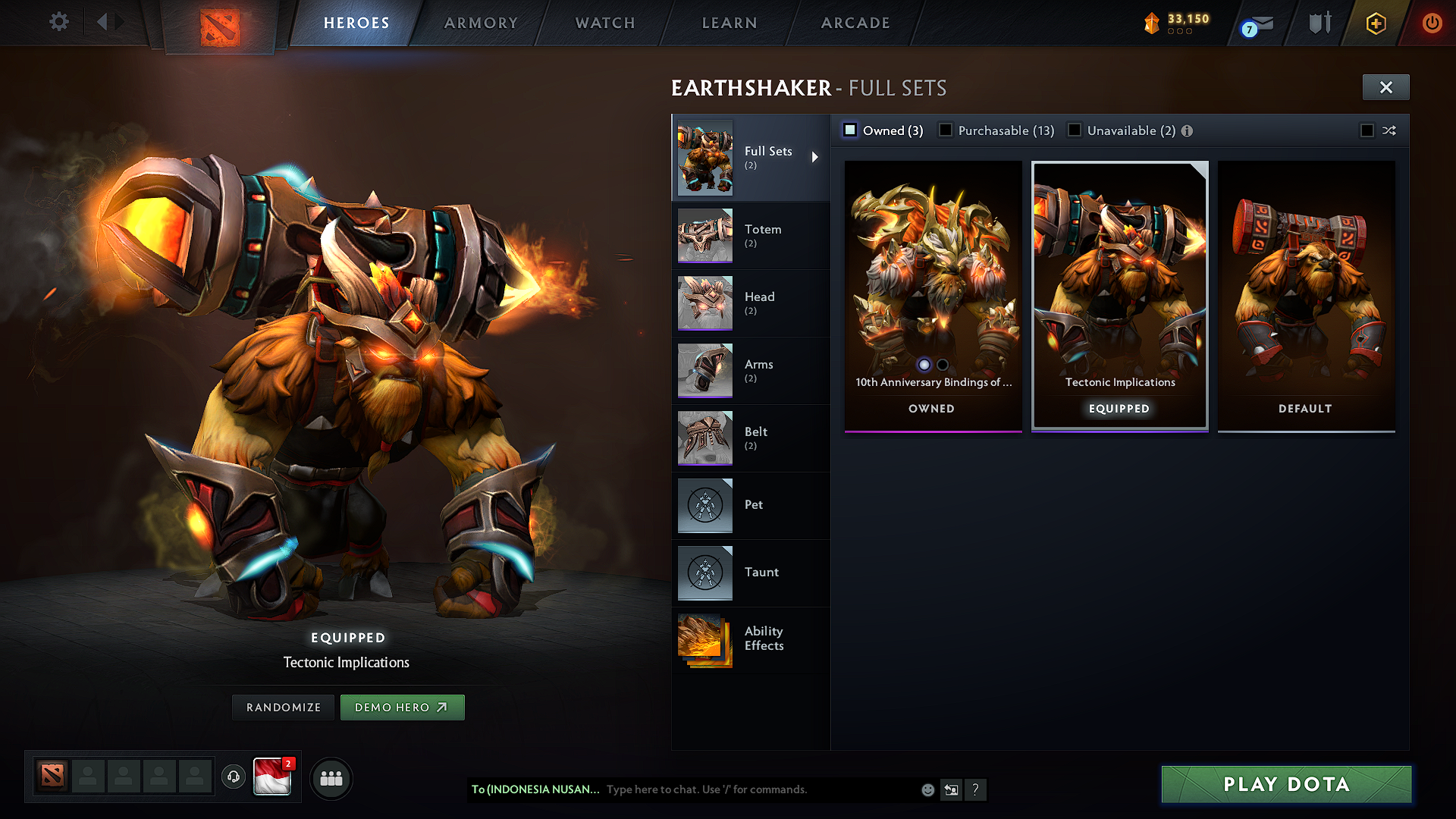Enable the Purchasable (13) filter

[x=945, y=130]
